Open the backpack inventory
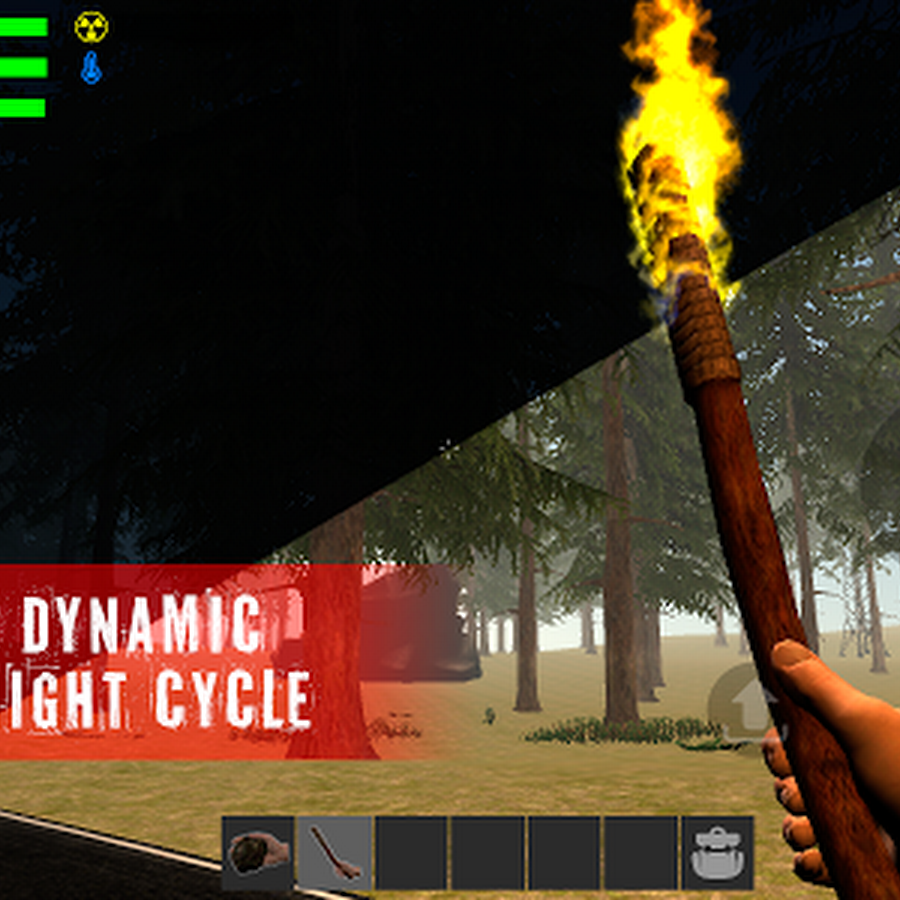This screenshot has height=900, width=900. (717, 853)
